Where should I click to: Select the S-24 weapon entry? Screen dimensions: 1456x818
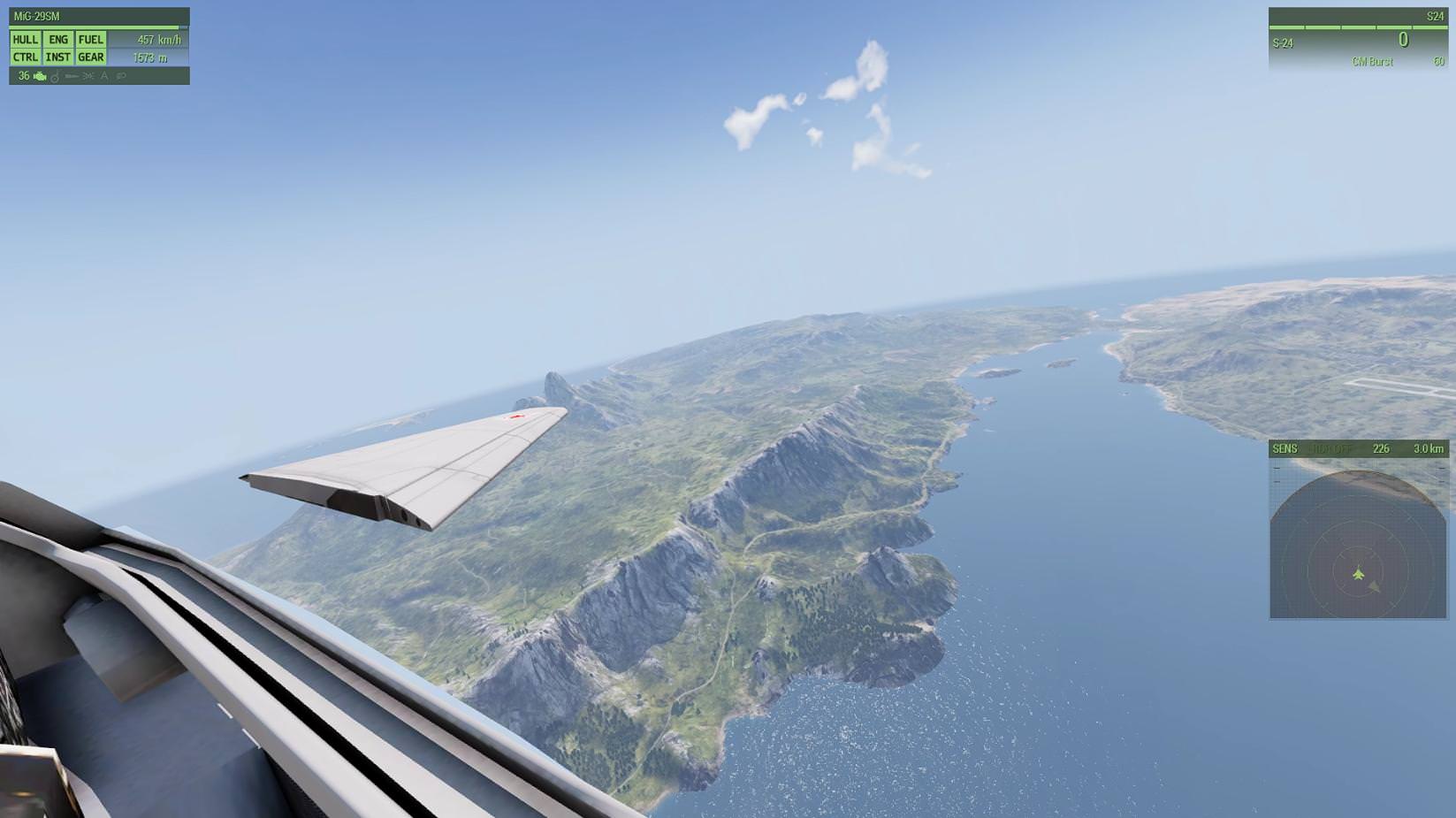[1283, 43]
